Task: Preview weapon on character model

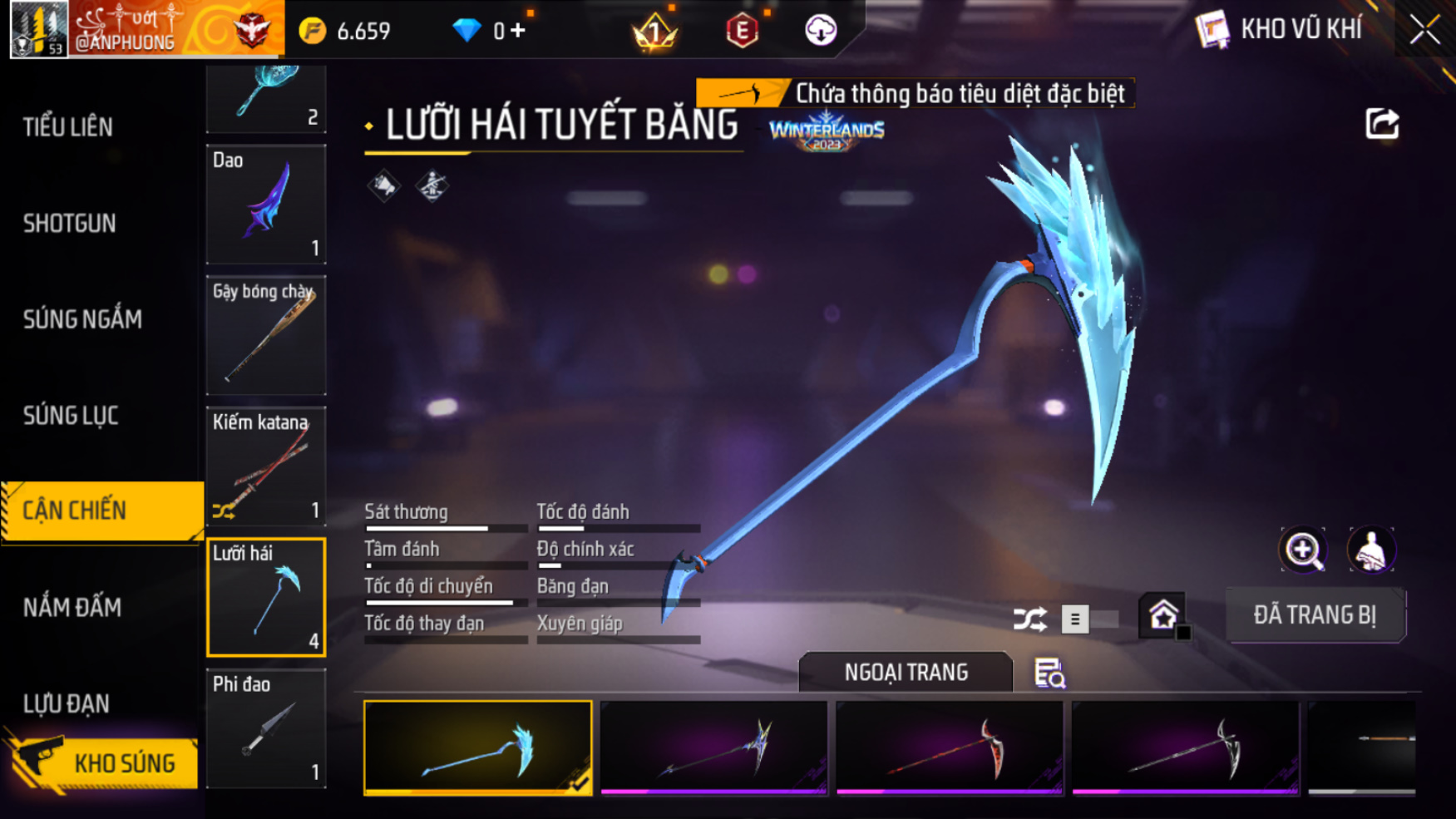Action: click(1371, 550)
